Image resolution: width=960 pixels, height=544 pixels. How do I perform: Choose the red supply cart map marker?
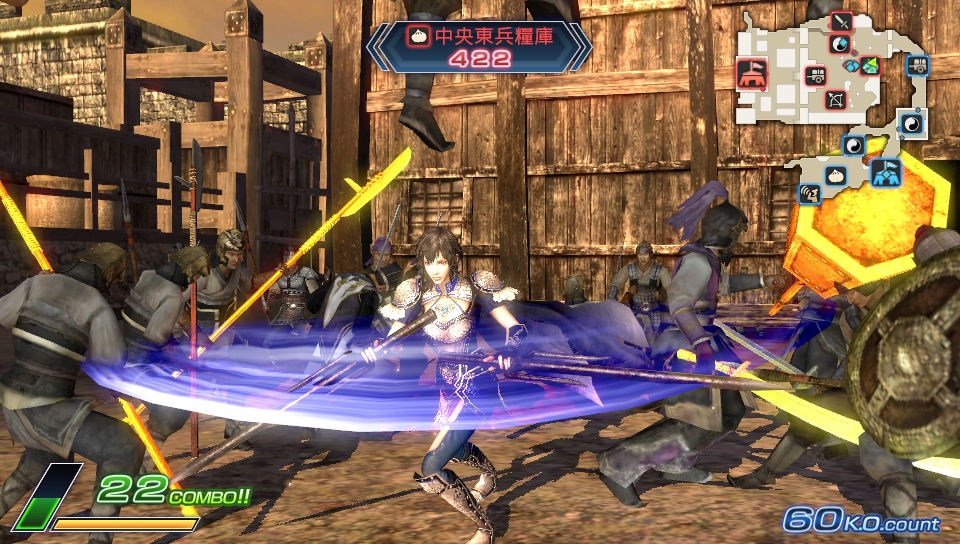tap(816, 76)
